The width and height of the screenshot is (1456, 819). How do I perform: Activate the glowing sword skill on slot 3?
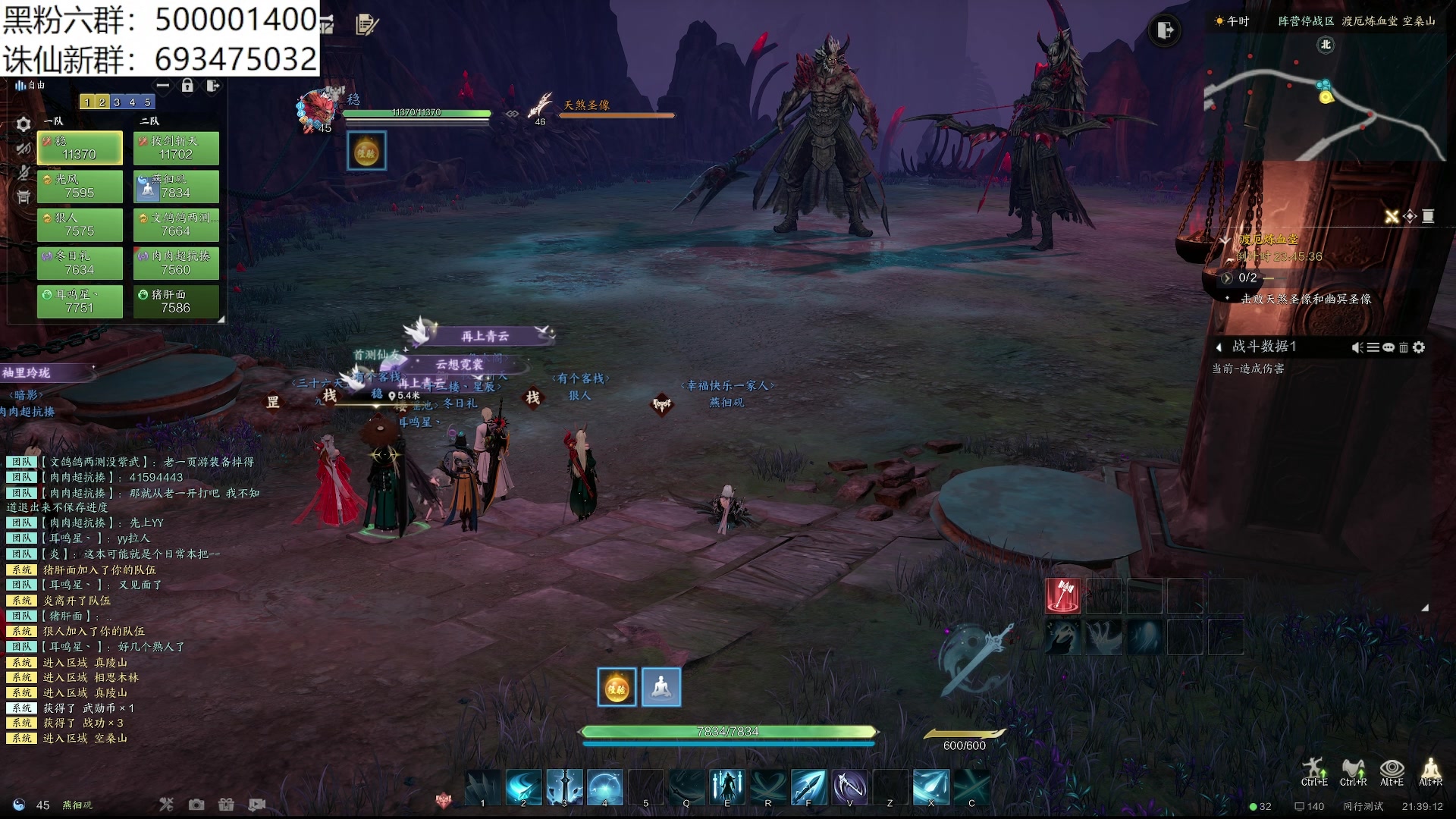coord(564,786)
